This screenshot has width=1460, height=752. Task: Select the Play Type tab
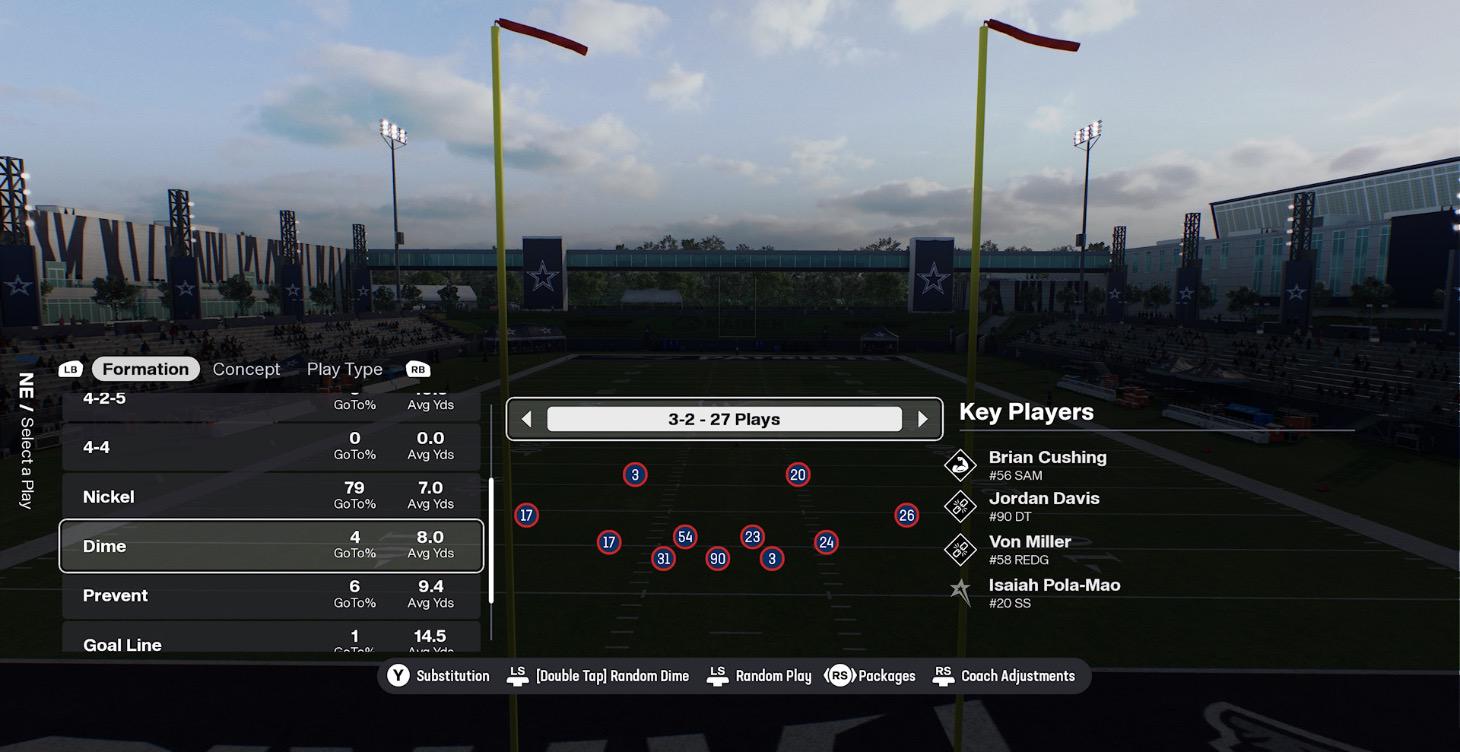[x=344, y=369]
